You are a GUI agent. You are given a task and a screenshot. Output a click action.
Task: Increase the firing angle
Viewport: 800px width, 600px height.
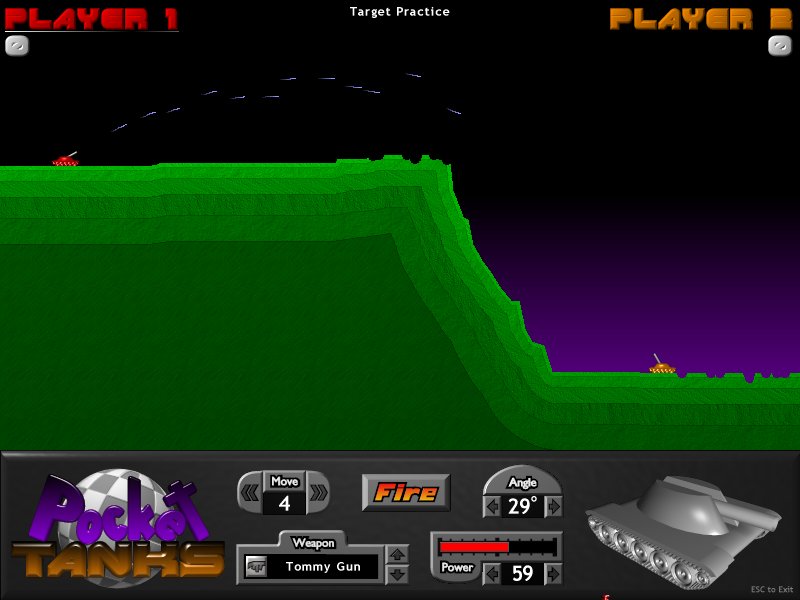(x=554, y=507)
